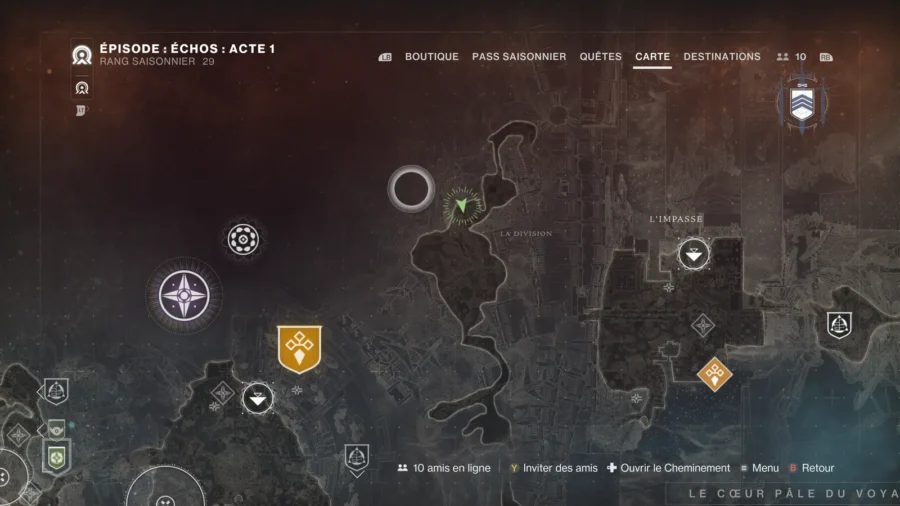The width and height of the screenshot is (900, 506).
Task: Switch to the Pass Saisonnier tab
Action: 518,57
